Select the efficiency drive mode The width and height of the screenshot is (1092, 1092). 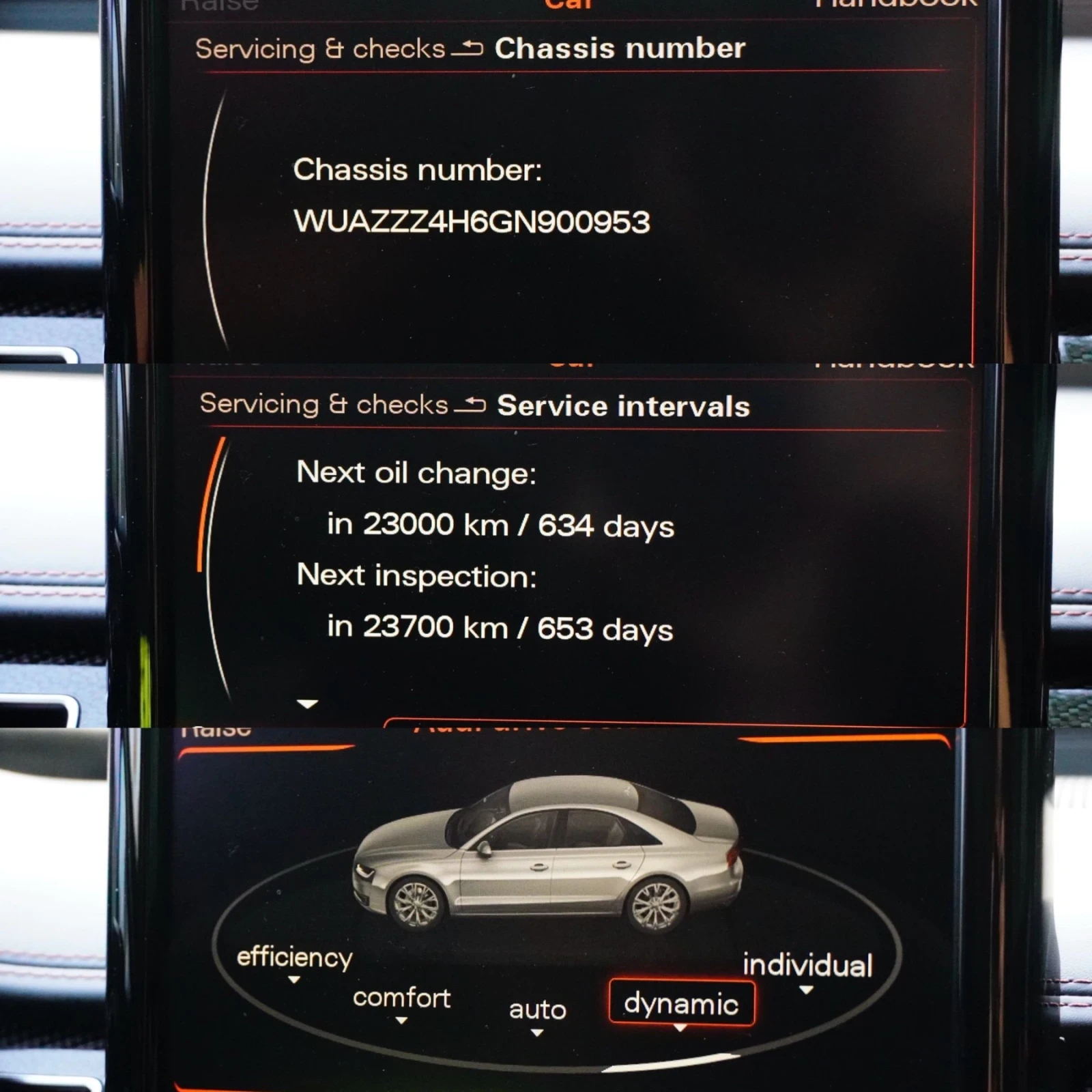coord(294,958)
